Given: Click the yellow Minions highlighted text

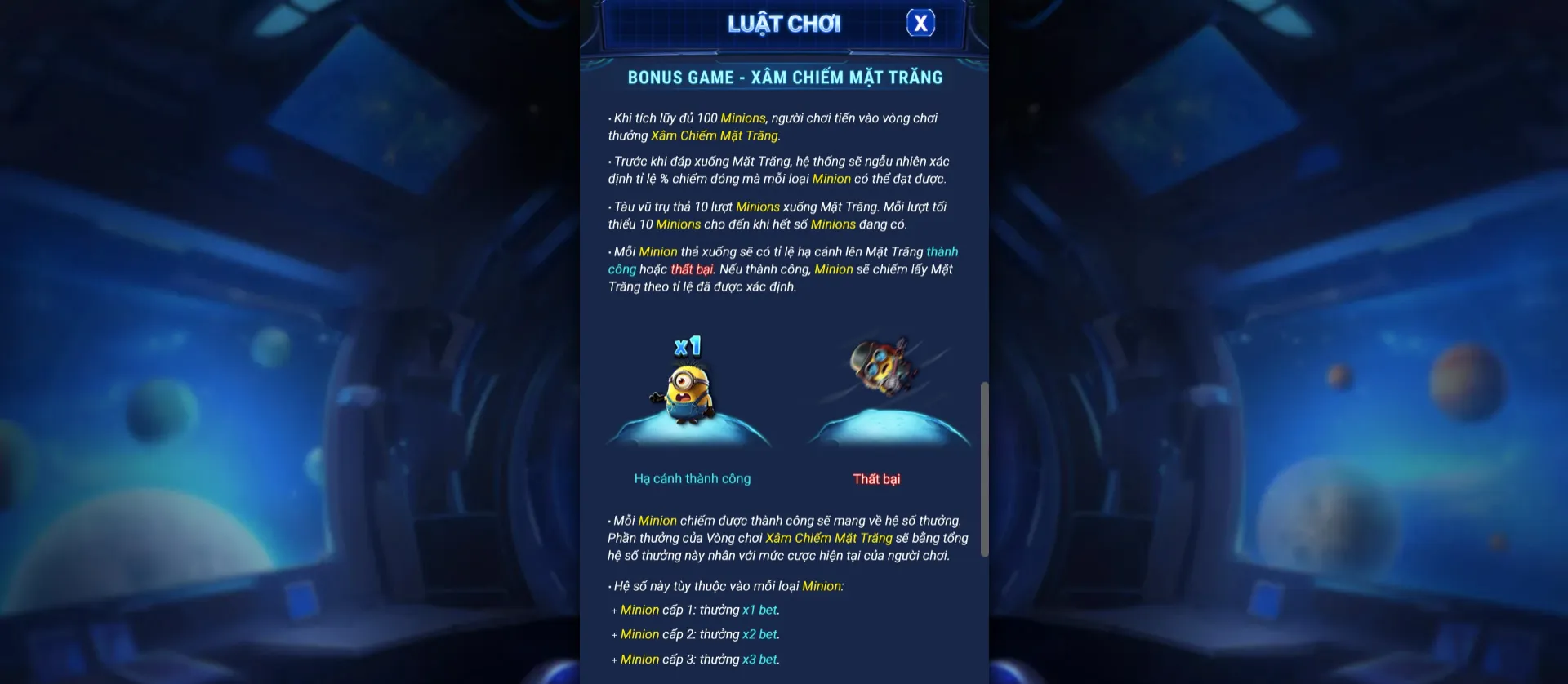Looking at the screenshot, I should coord(743,118).
